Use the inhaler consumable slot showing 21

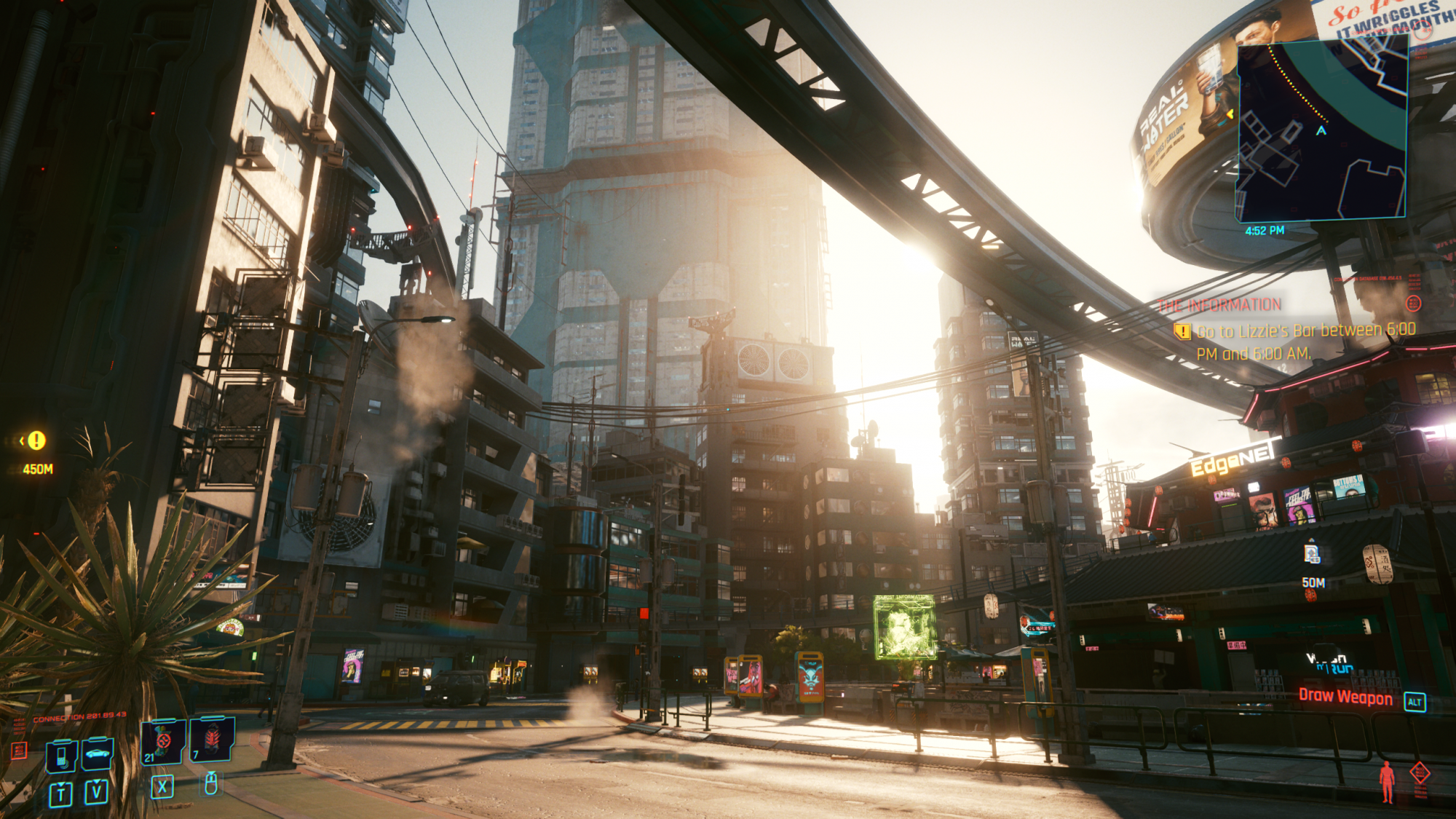point(162,742)
